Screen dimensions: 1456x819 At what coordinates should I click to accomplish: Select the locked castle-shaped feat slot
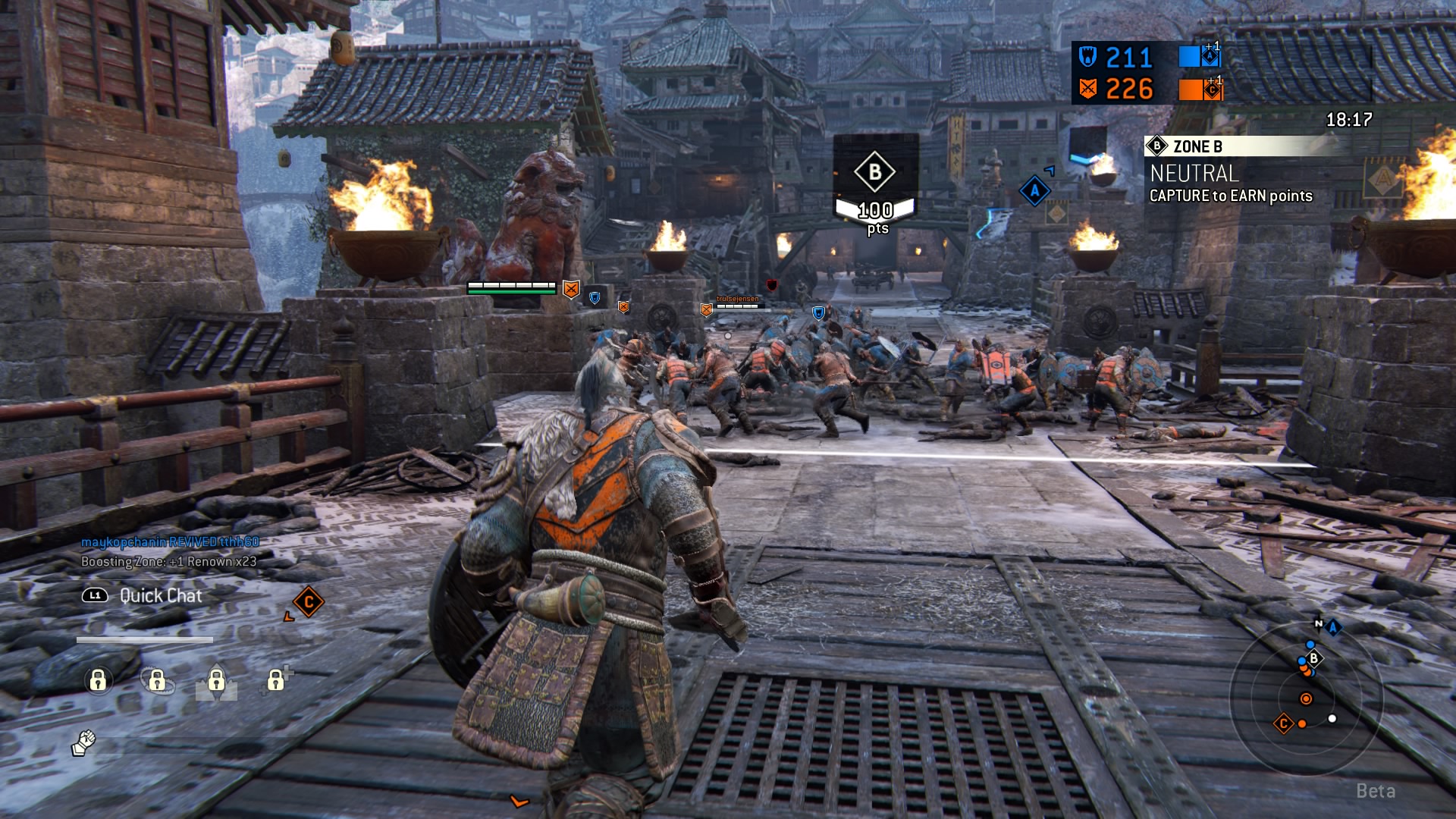(216, 680)
